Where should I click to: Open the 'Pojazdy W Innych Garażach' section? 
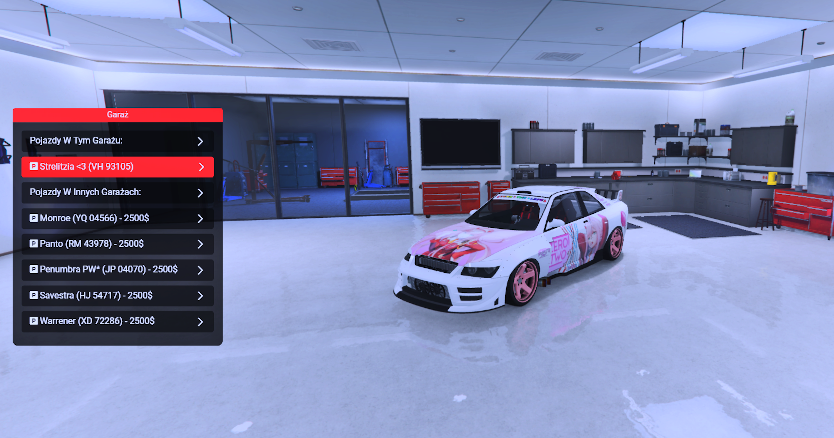tap(117, 192)
